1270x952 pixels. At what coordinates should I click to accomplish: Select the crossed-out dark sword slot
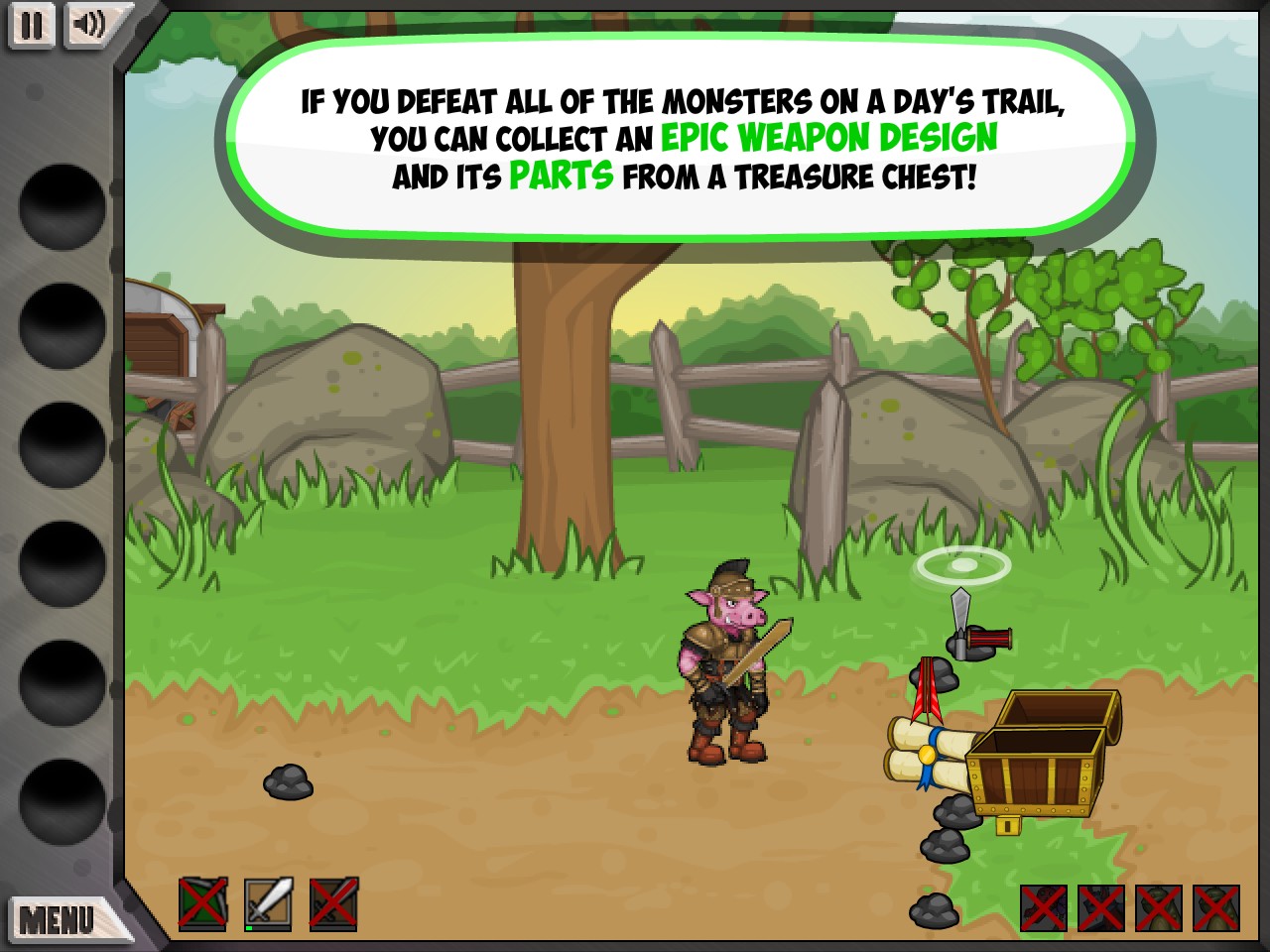tap(333, 903)
